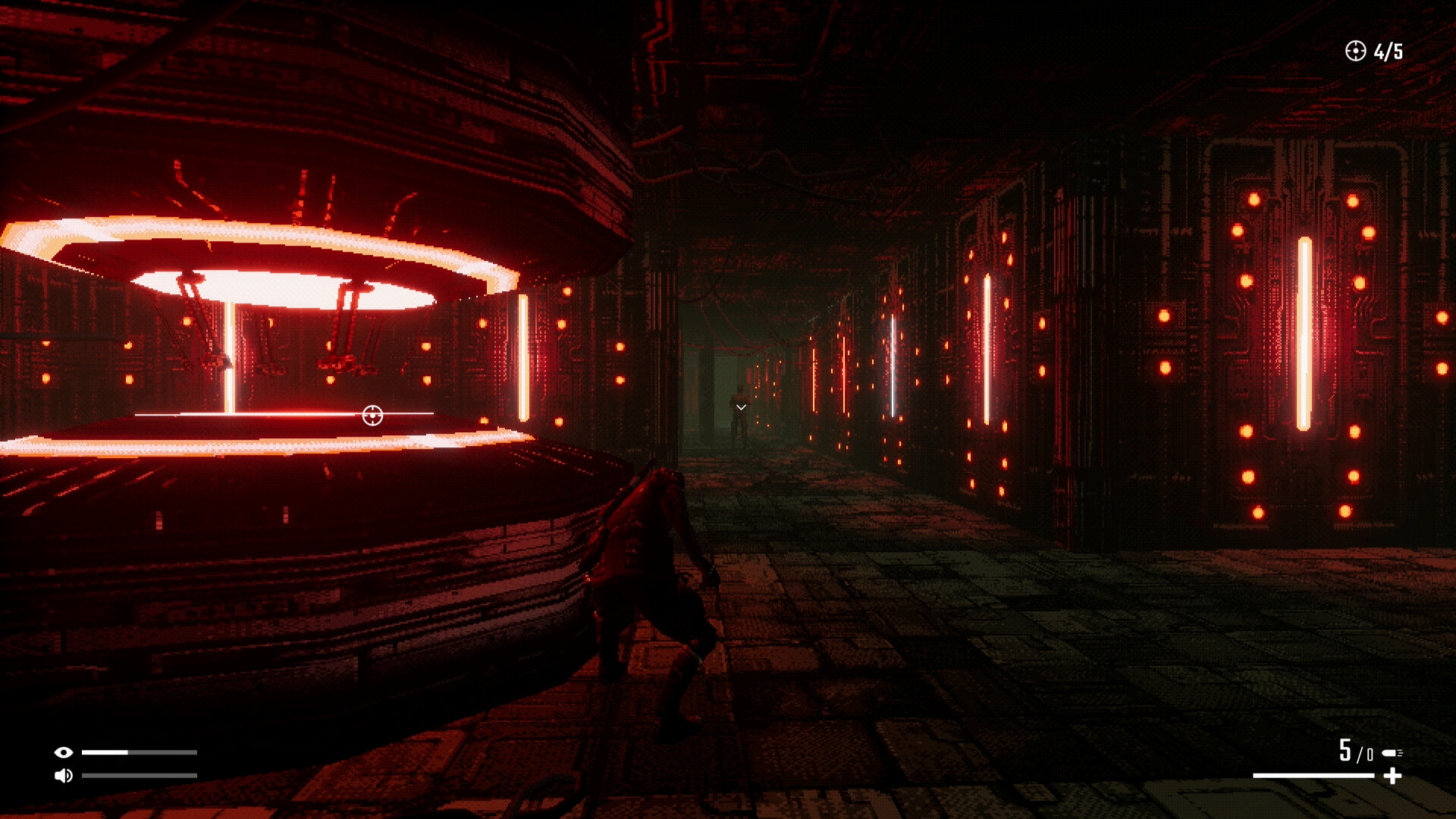The height and width of the screenshot is (819, 1456).
Task: Click the speaker noise indicator icon
Action: (x=64, y=775)
